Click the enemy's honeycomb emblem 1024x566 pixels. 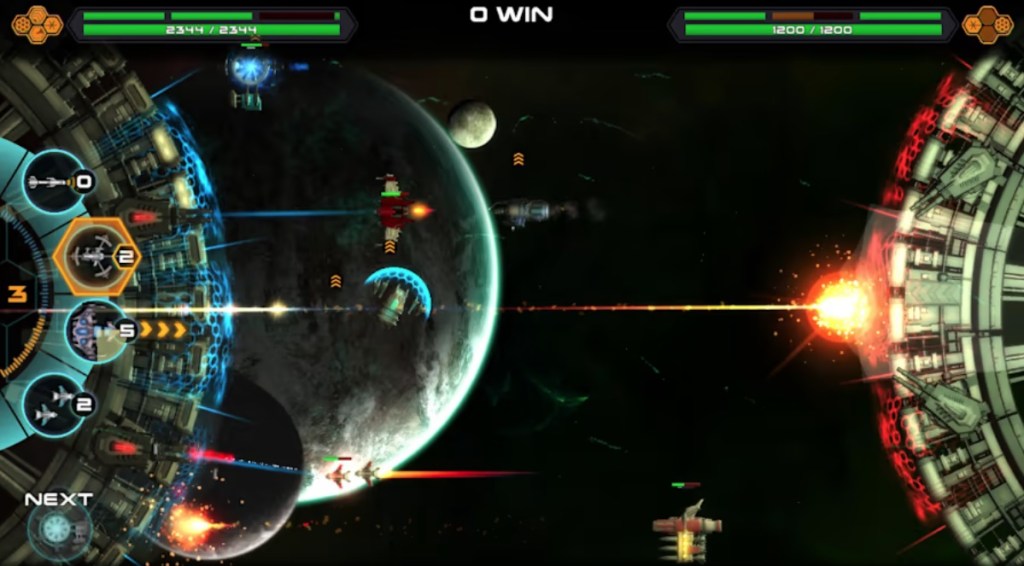coord(987,24)
